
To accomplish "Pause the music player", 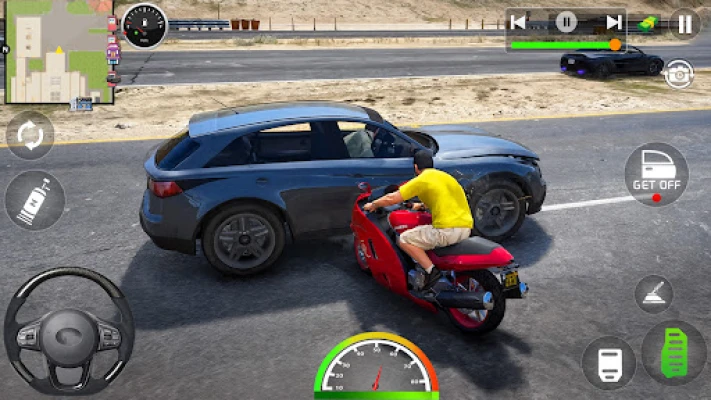I will coord(566,22).
